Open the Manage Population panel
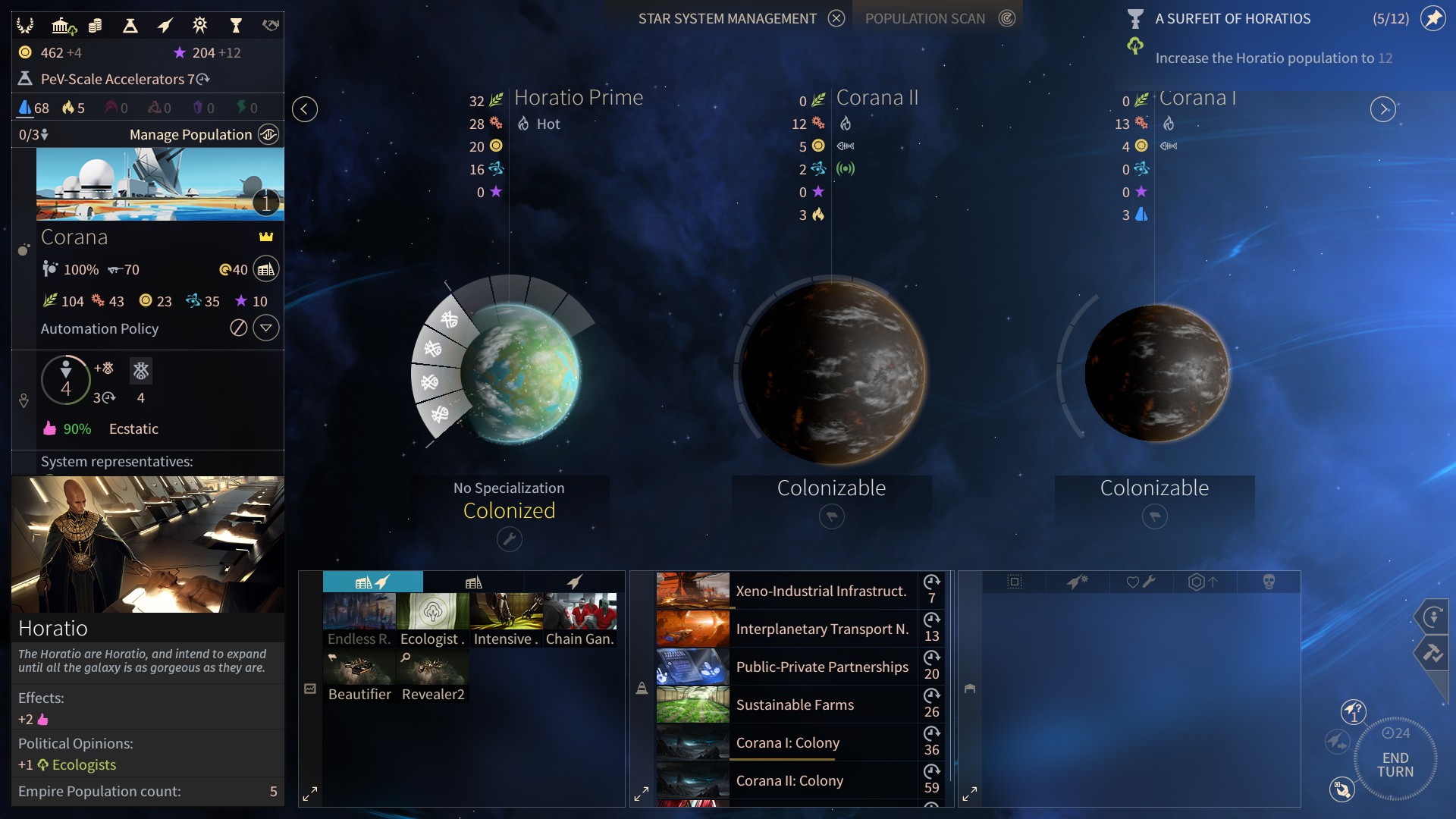1456x819 pixels. [x=268, y=134]
